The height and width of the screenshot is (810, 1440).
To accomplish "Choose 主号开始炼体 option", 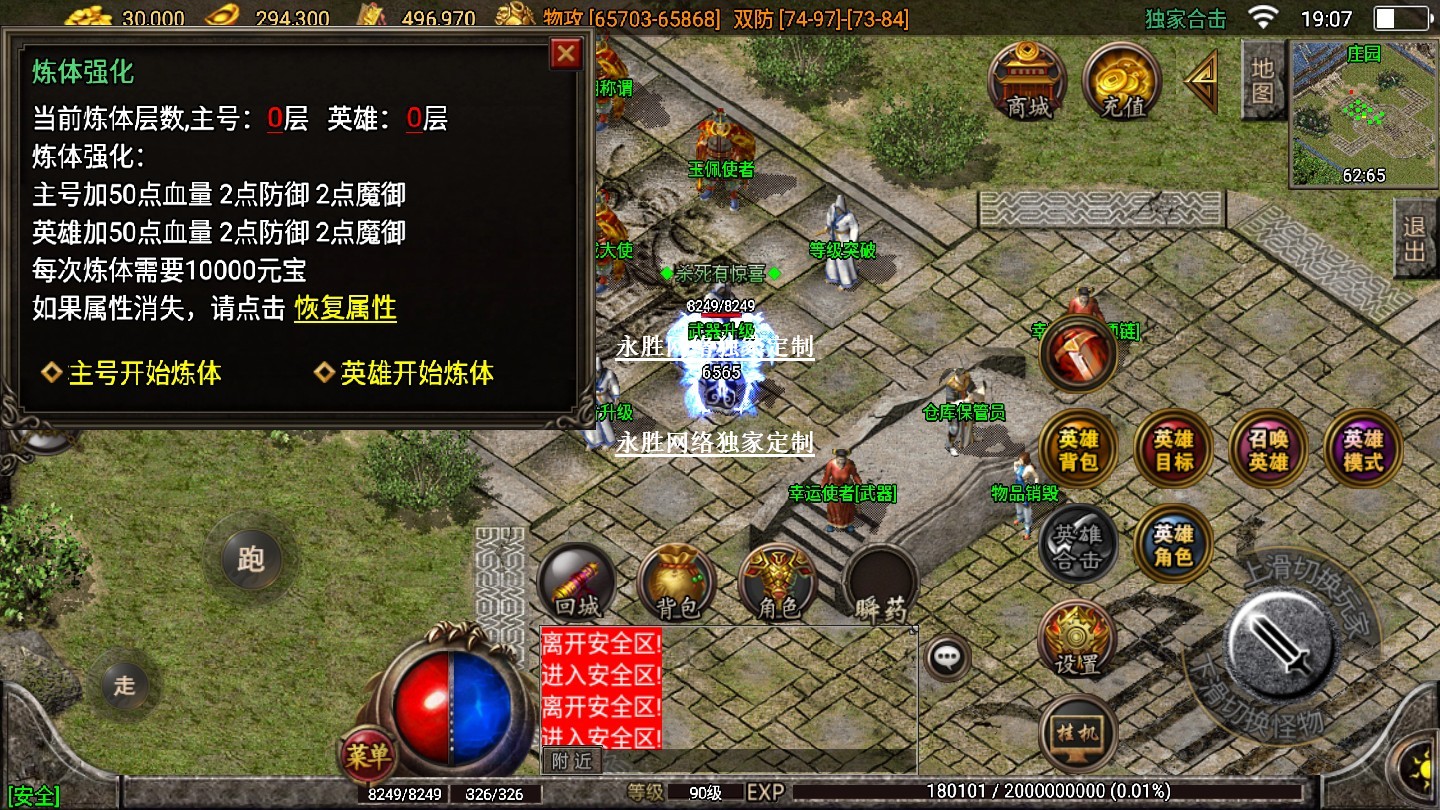I will point(144,373).
